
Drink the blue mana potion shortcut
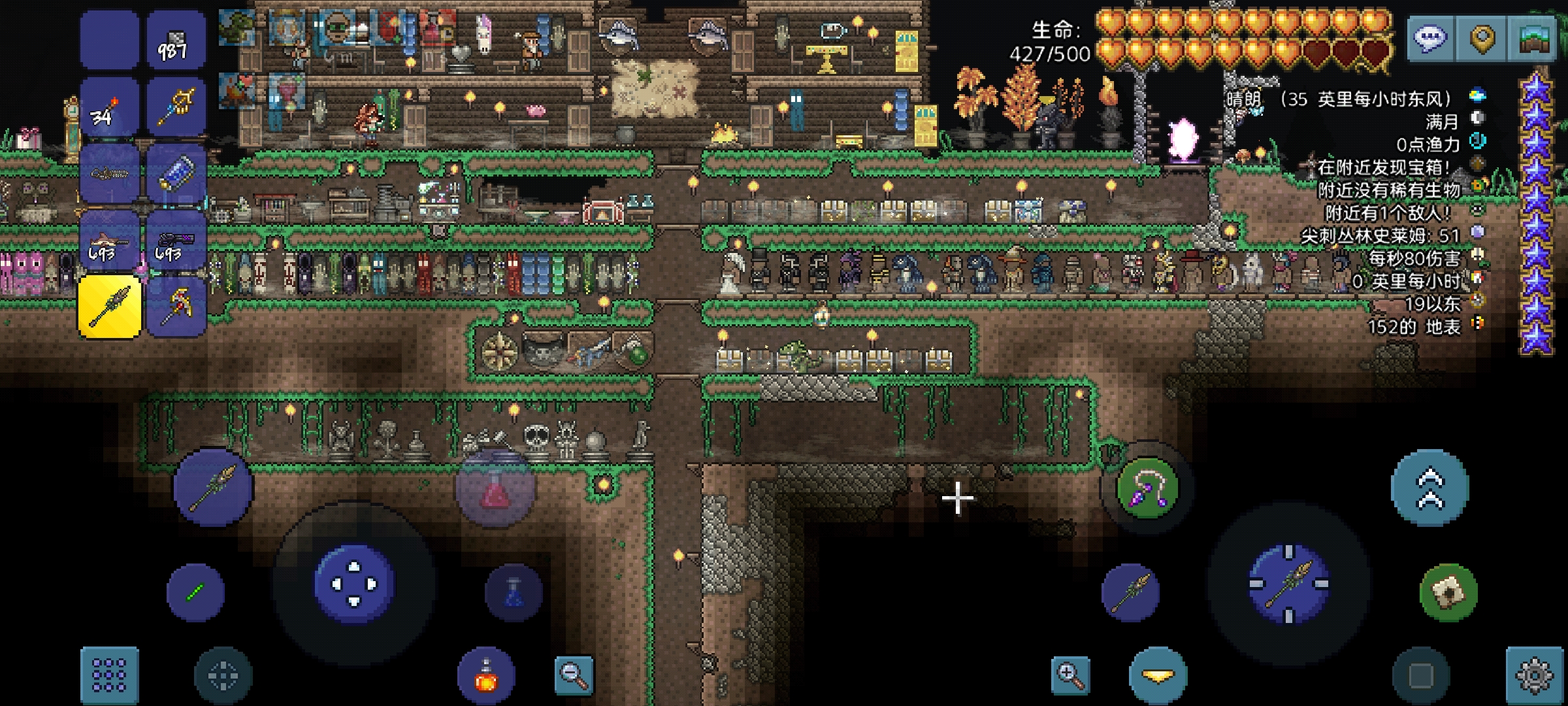514,592
